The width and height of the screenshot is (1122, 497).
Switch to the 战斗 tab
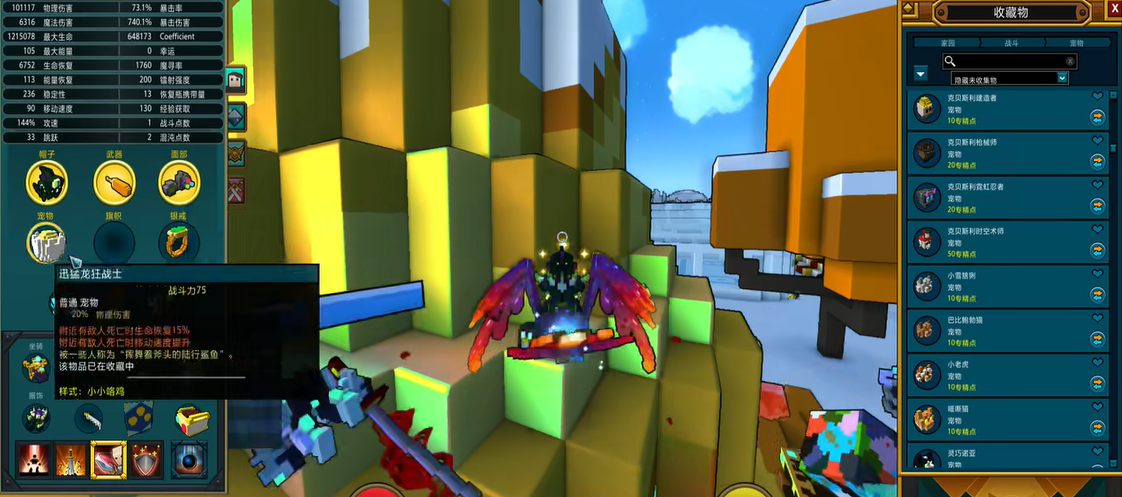click(x=1012, y=43)
